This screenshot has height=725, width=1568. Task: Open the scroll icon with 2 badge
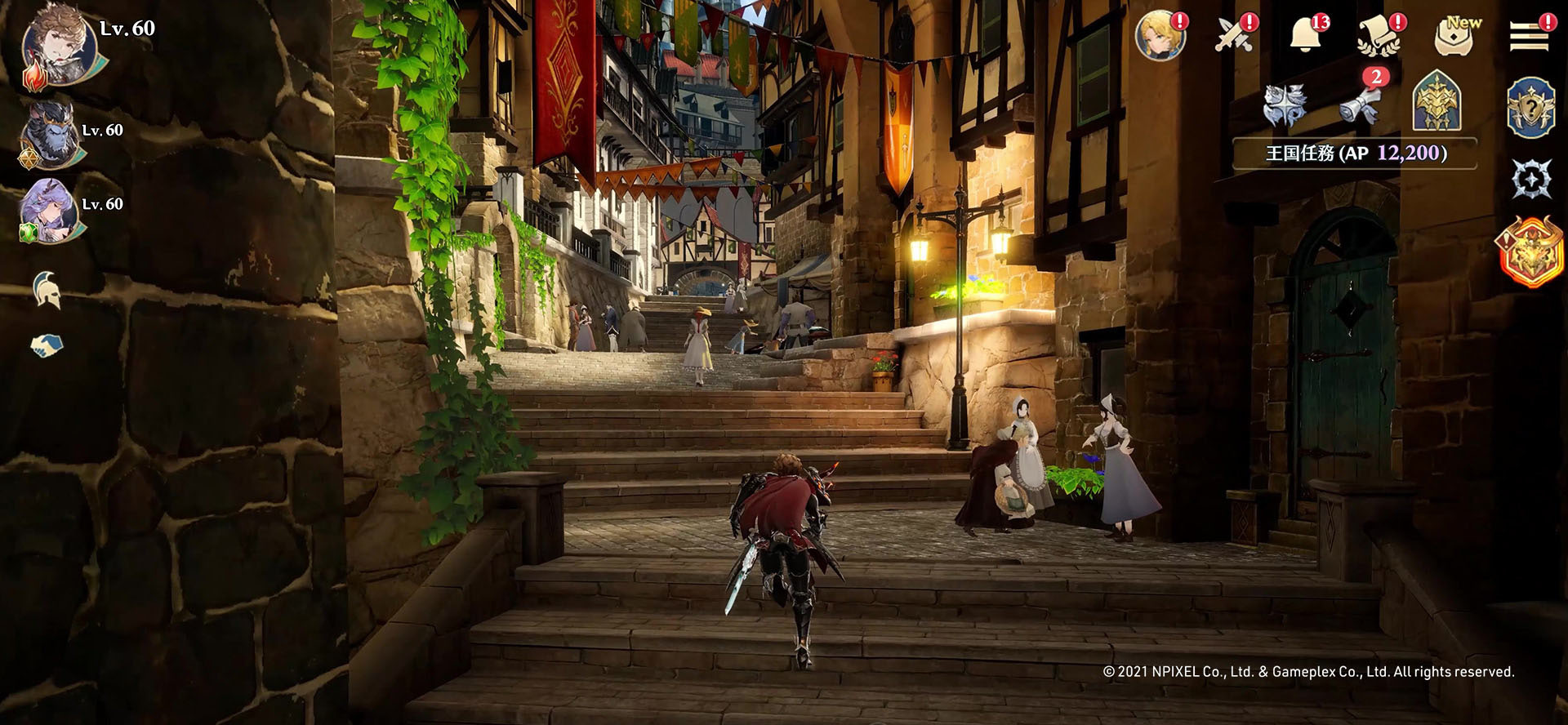(1360, 102)
